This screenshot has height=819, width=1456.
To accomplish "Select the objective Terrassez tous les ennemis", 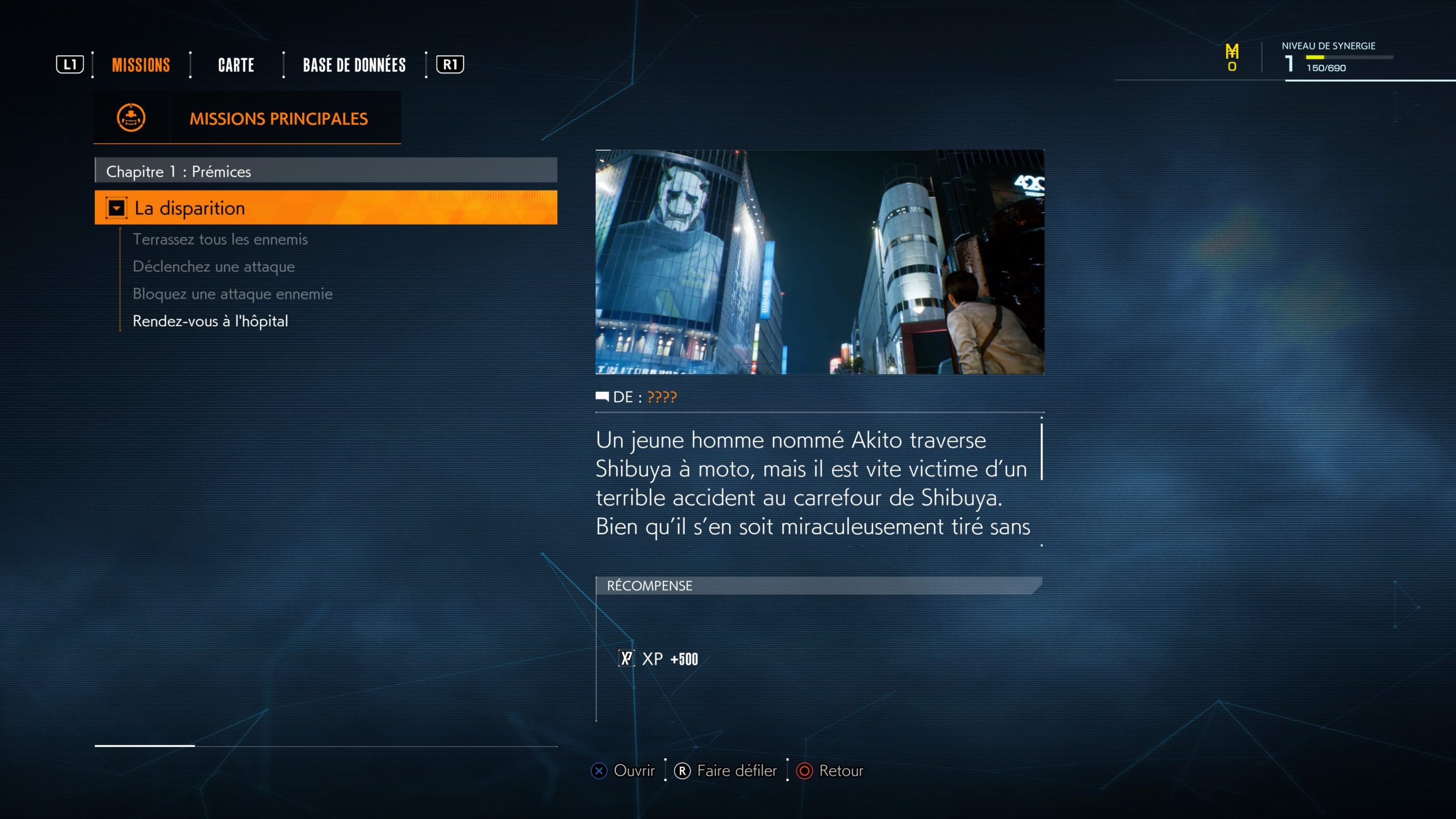I will (220, 239).
